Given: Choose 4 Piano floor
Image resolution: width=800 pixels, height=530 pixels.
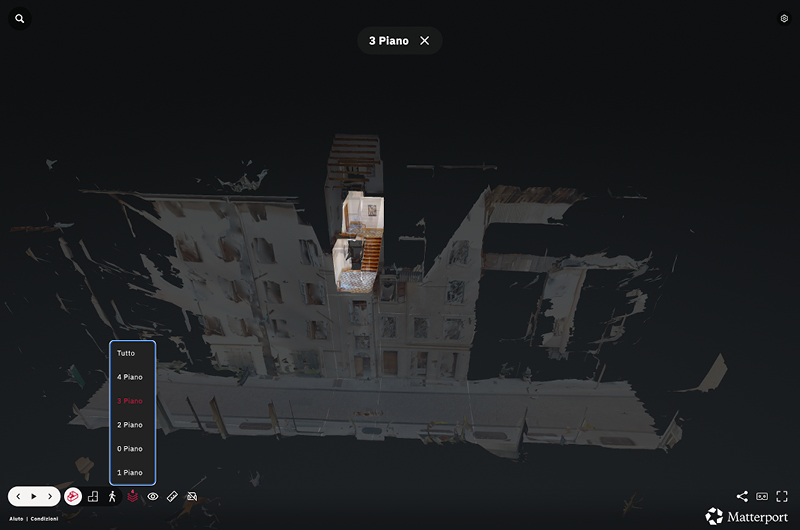Looking at the screenshot, I should 130,377.
